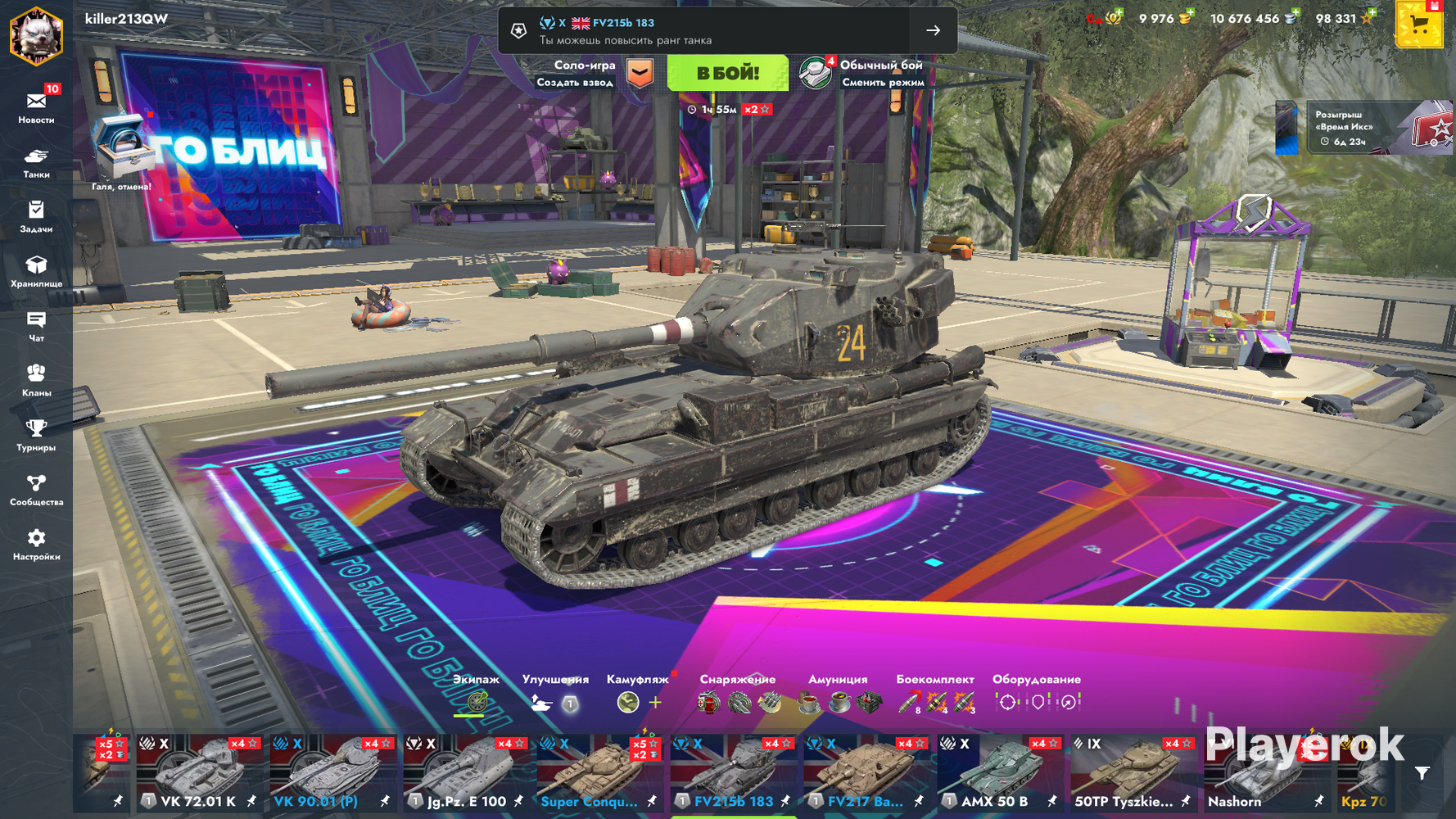Open Новости from the sidebar
The image size is (1456, 819).
click(36, 106)
